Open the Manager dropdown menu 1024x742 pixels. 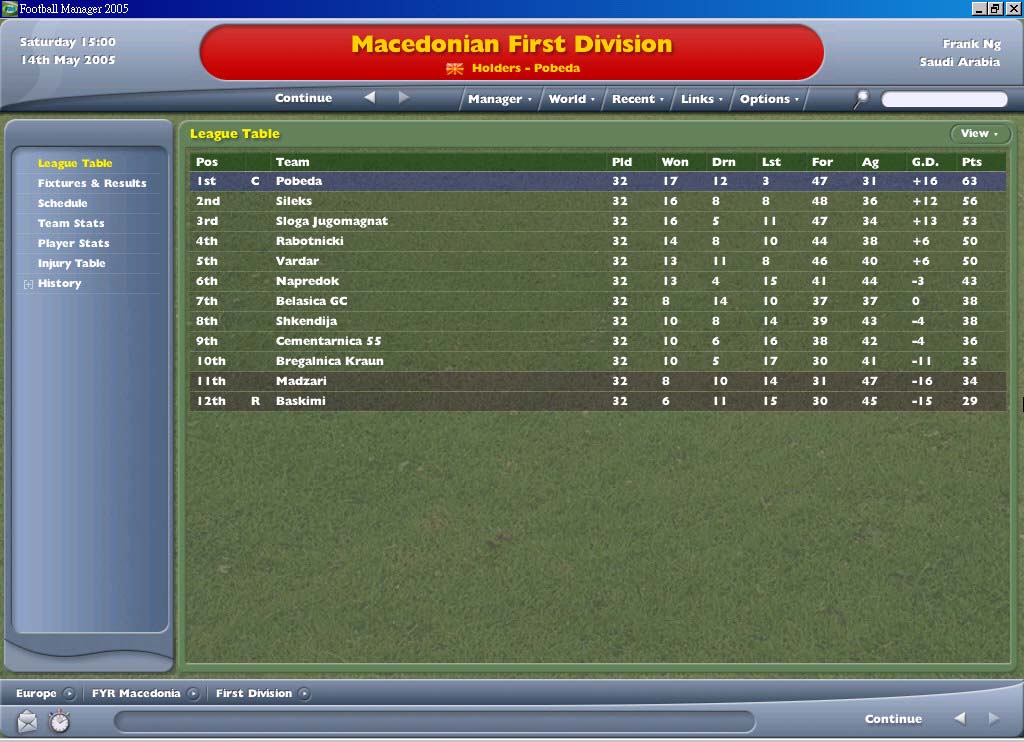[x=500, y=99]
